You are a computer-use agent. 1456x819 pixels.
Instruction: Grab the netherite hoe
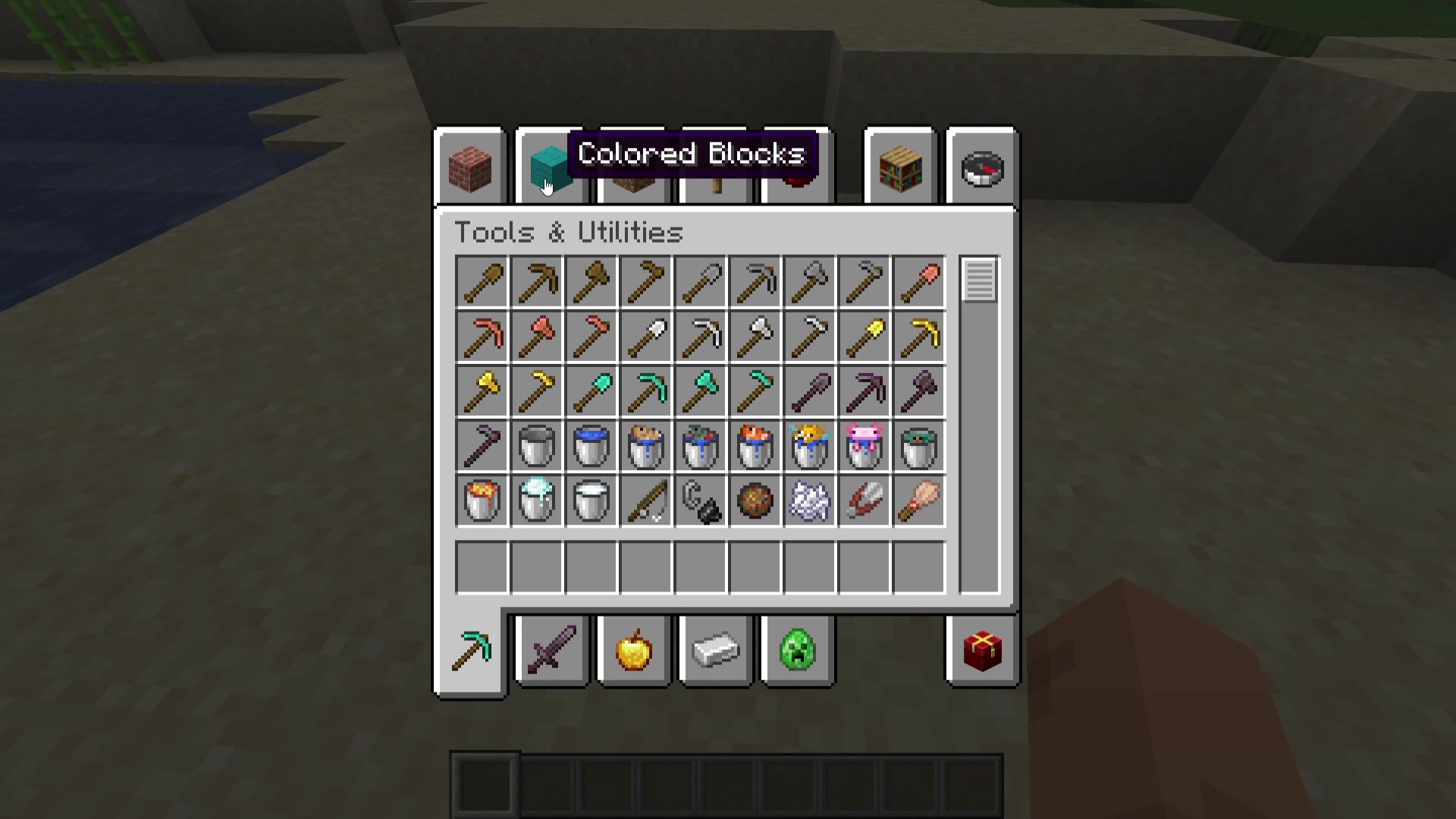click(x=482, y=446)
